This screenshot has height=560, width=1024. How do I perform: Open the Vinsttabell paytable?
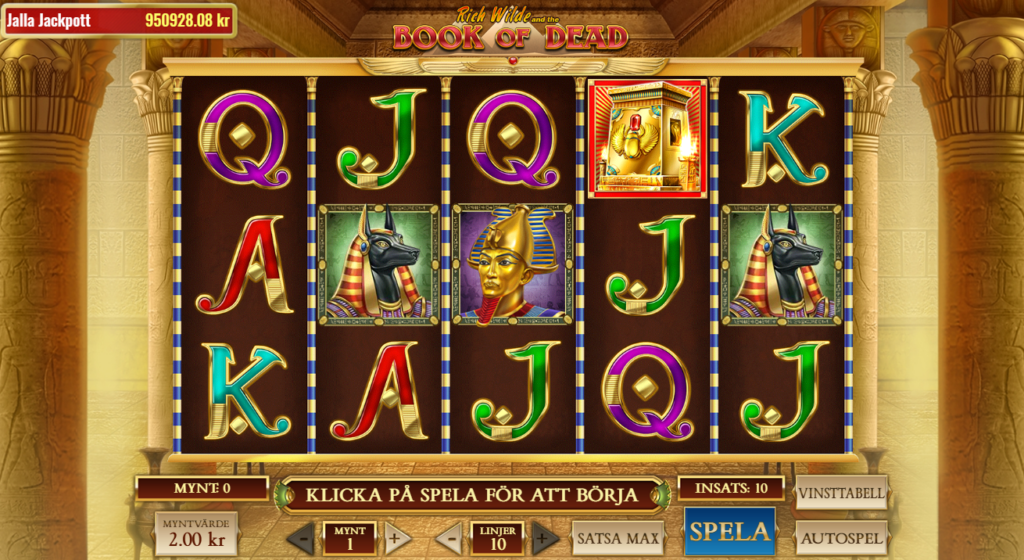(x=841, y=492)
